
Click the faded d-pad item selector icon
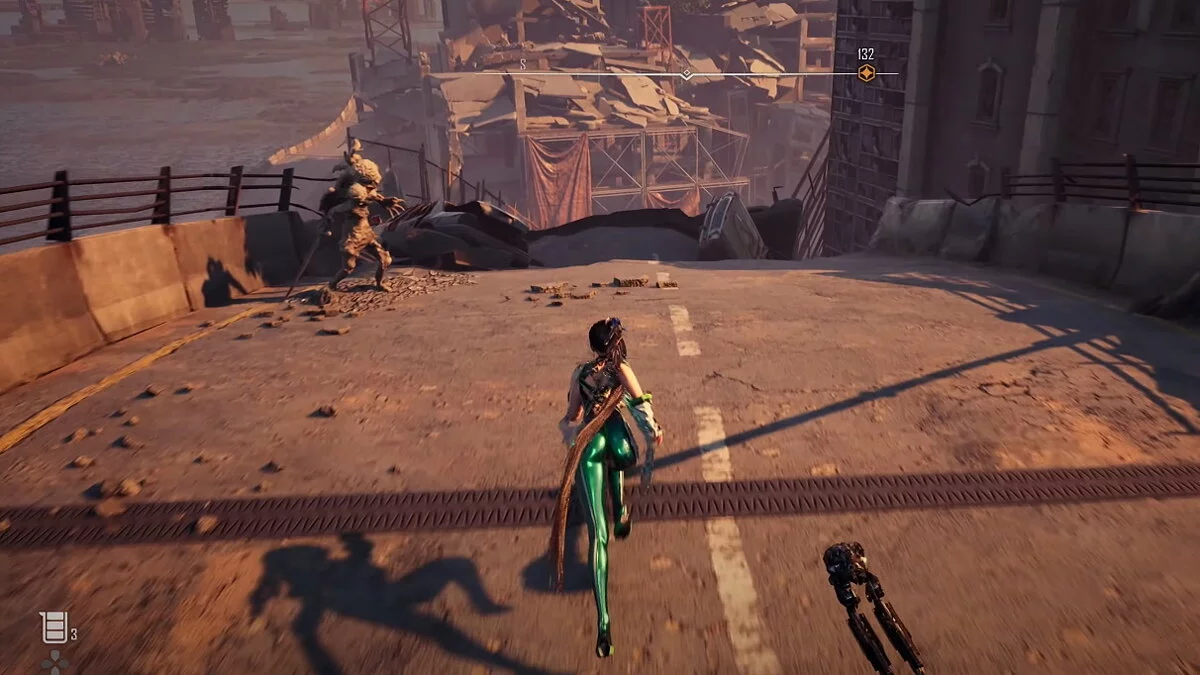[54, 663]
